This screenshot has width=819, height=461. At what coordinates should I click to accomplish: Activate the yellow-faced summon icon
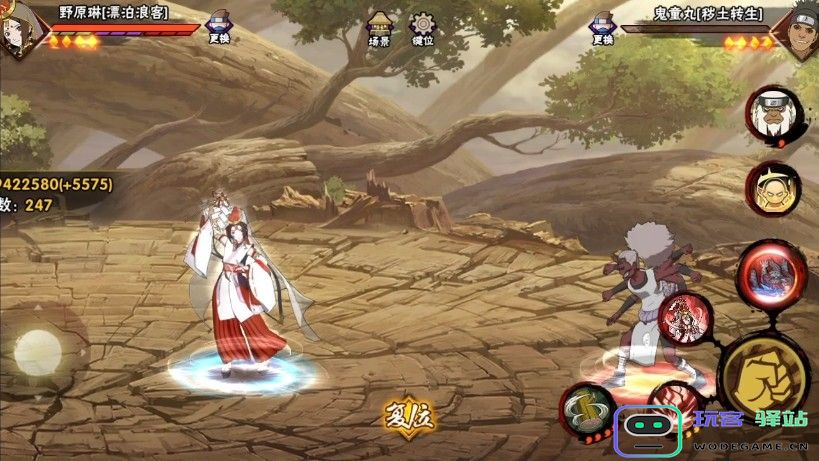(772, 188)
